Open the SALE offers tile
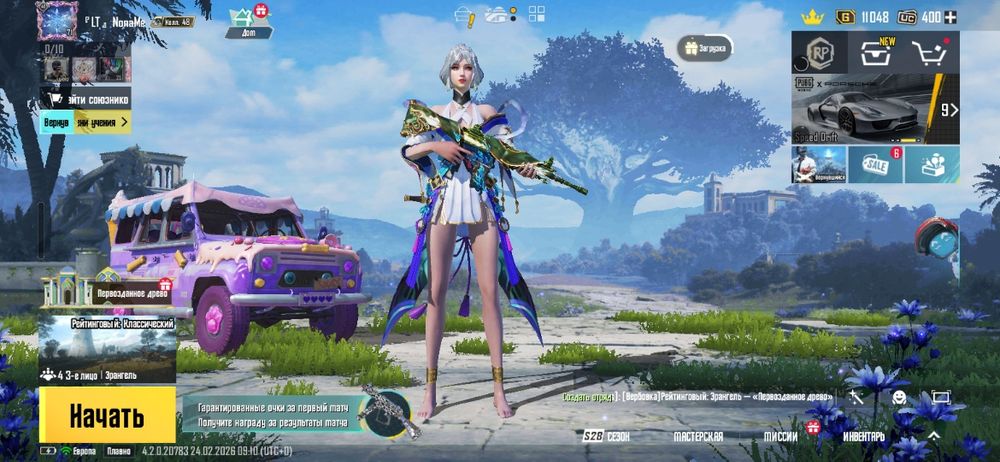Screen dimensions: 1000x462 pos(875,165)
